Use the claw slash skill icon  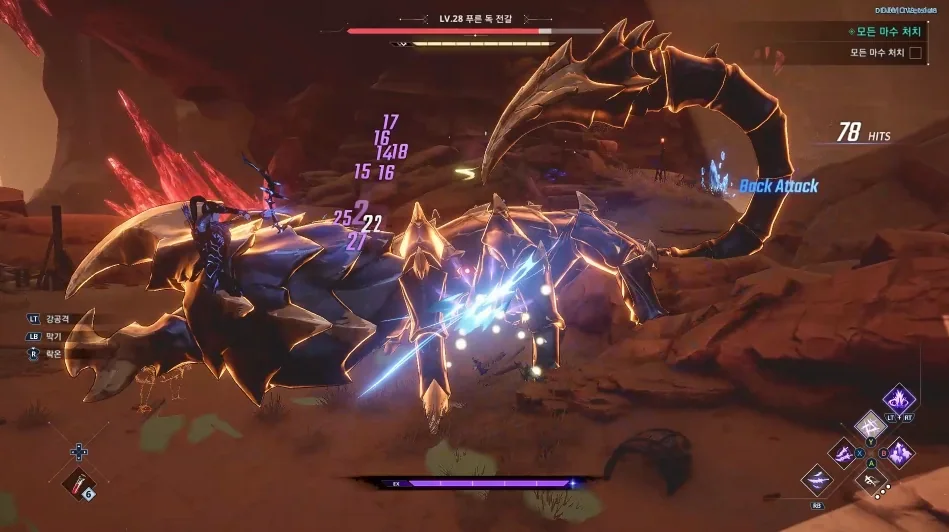coord(817,479)
